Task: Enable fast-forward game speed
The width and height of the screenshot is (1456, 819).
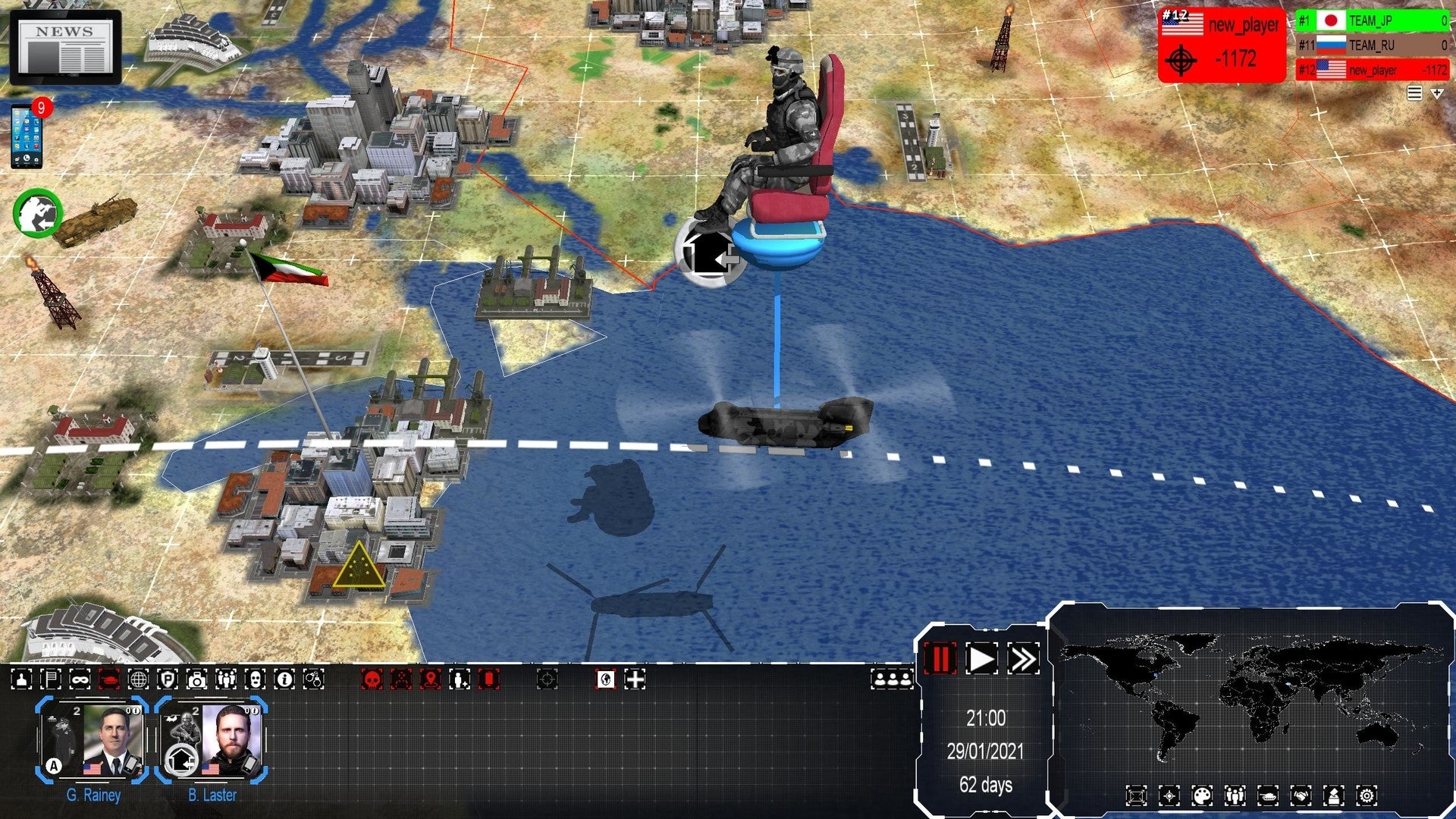Action: point(1025,660)
